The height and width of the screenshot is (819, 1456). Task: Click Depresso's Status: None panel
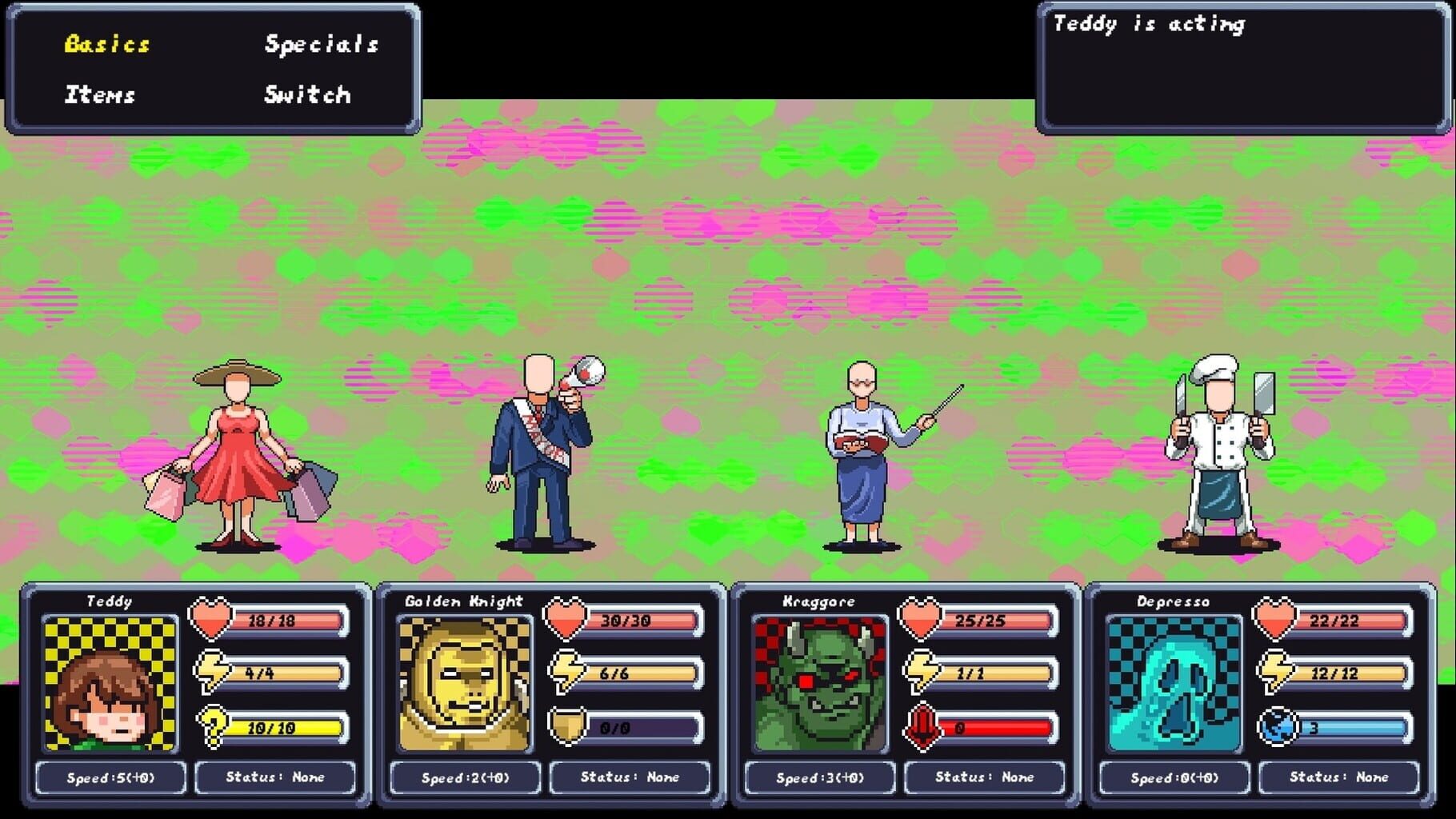(1339, 777)
